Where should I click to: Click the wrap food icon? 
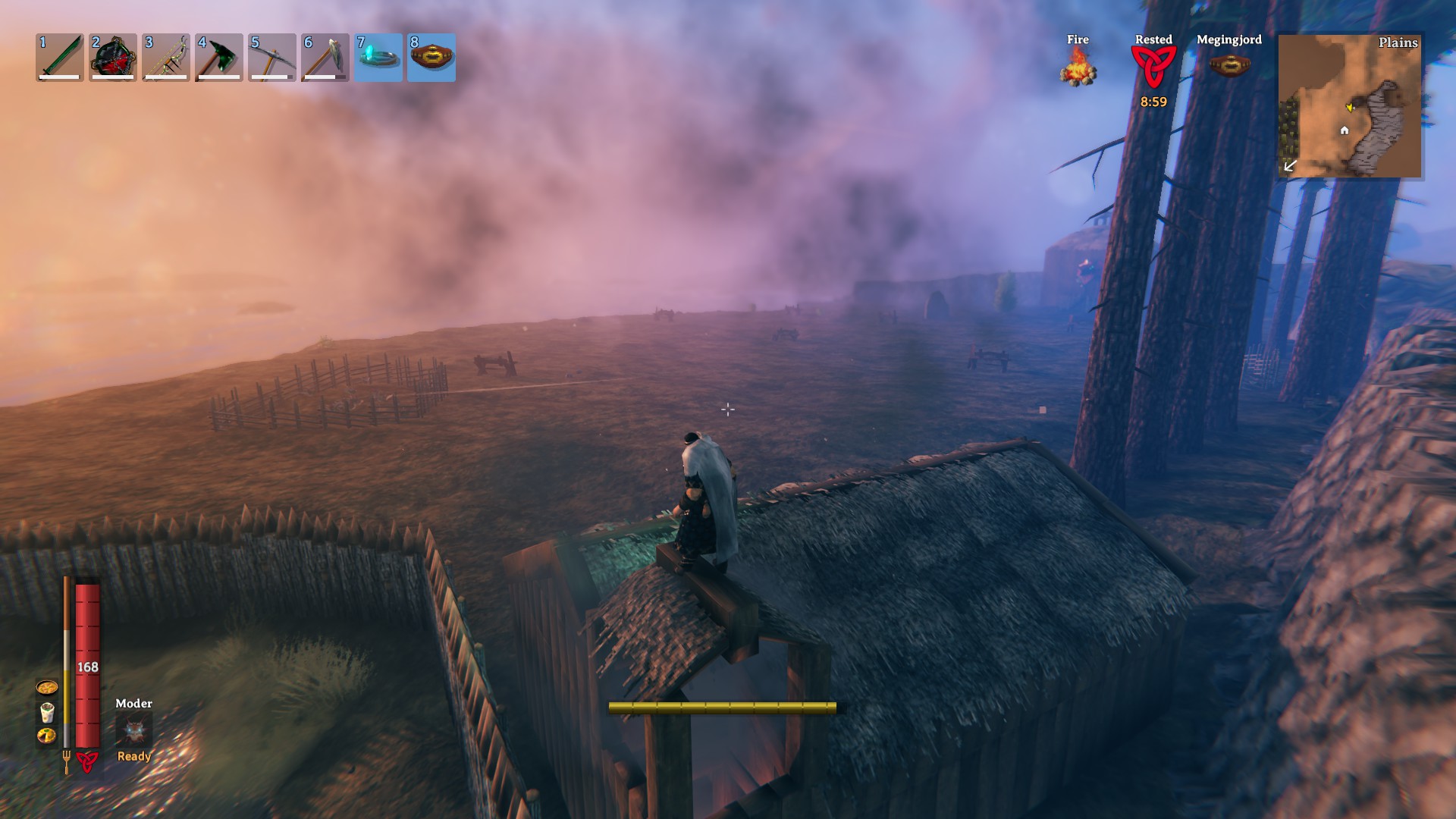47,712
